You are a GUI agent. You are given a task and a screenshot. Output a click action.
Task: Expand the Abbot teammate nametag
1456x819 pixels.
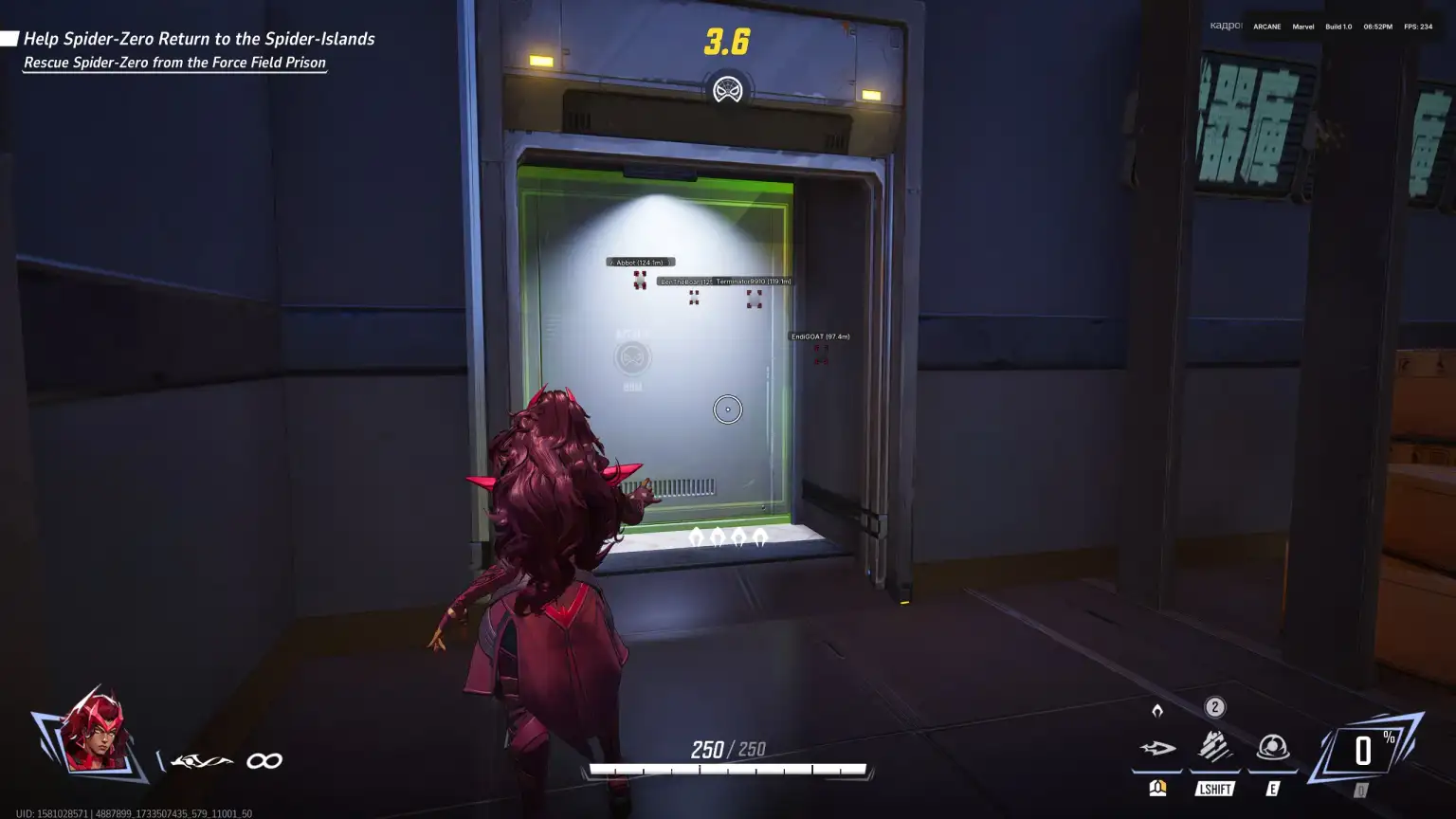click(x=640, y=261)
